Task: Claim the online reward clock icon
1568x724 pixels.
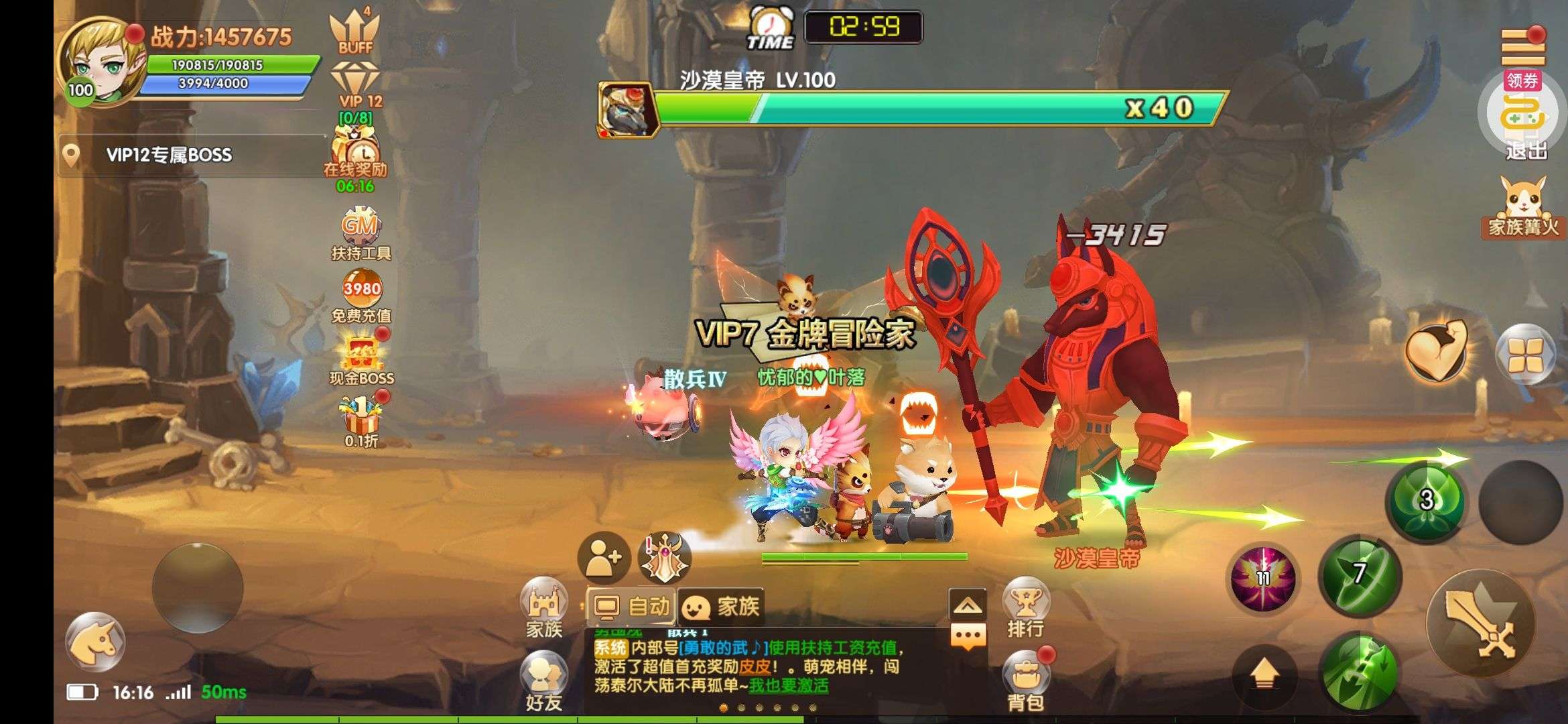Action: [355, 151]
